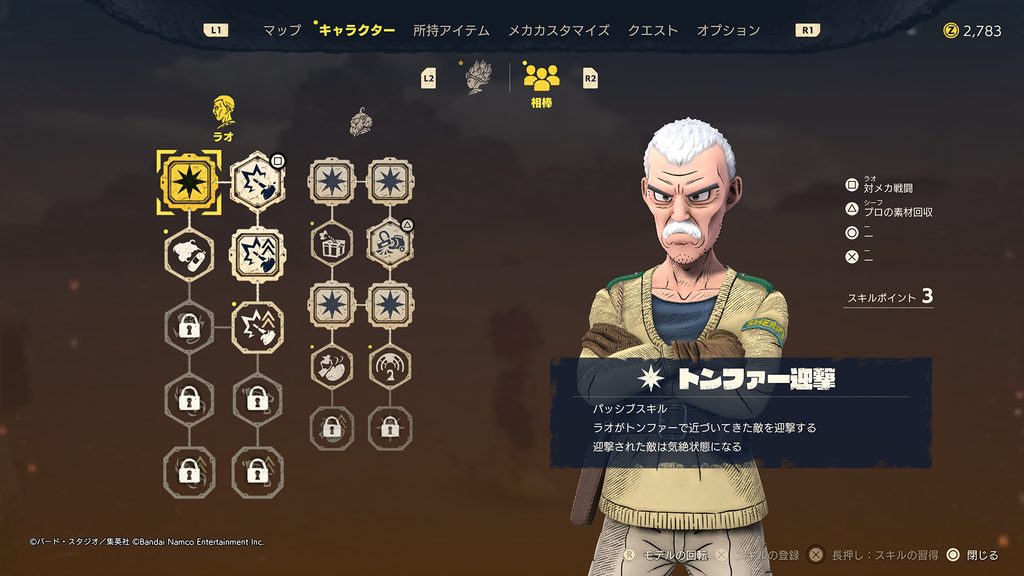
Task: Pick the binoculars skill node
Action: click(188, 253)
